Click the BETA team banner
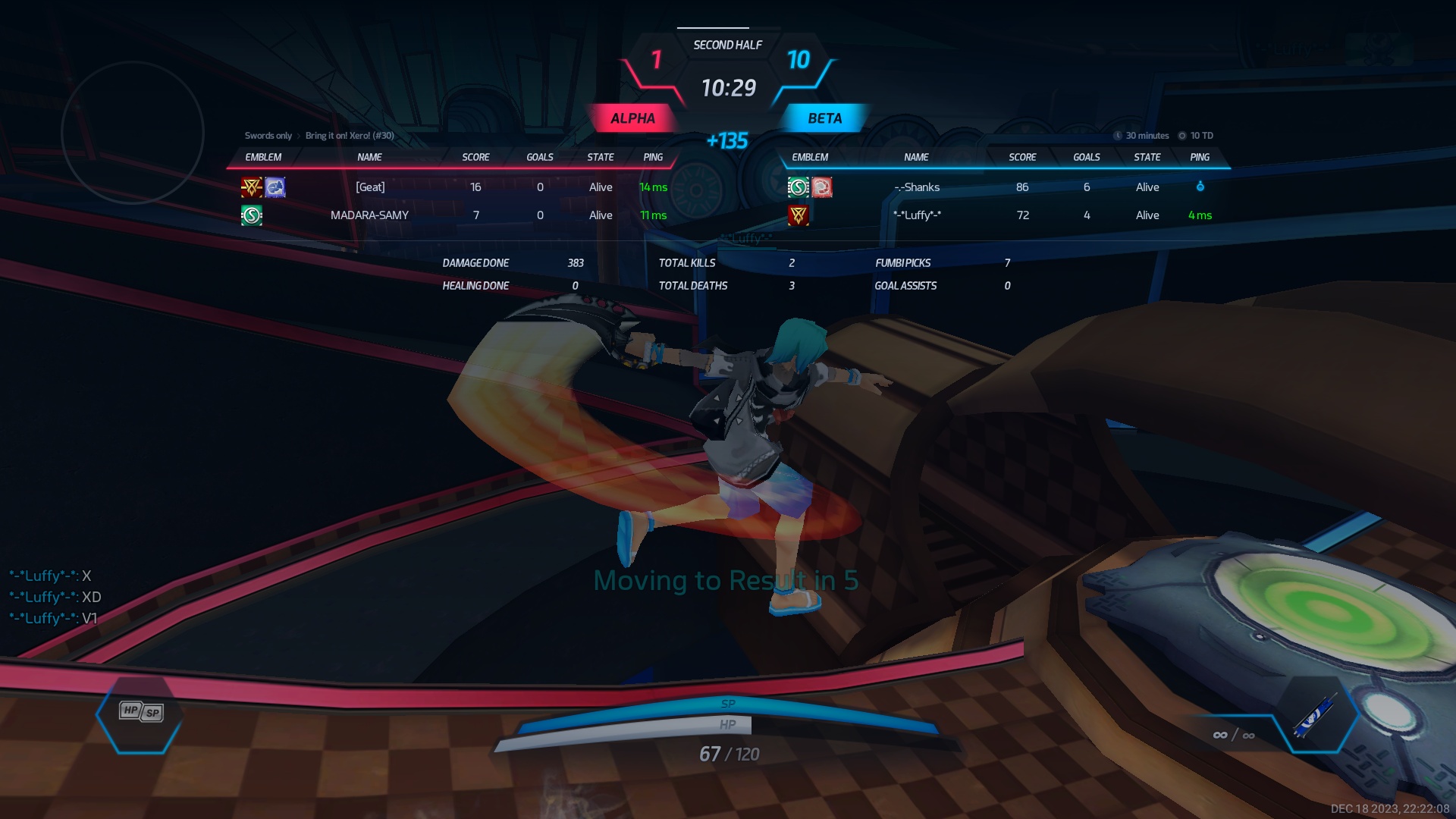This screenshot has width=1456, height=819. [x=824, y=118]
